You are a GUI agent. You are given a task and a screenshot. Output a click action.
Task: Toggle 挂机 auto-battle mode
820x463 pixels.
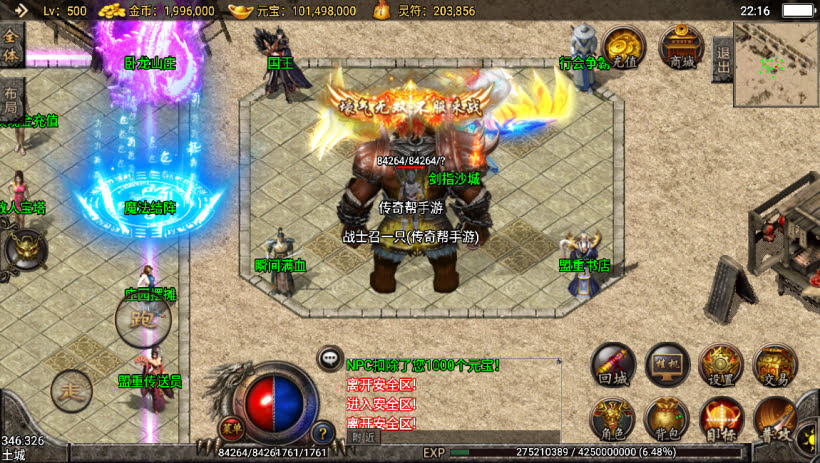click(x=668, y=366)
